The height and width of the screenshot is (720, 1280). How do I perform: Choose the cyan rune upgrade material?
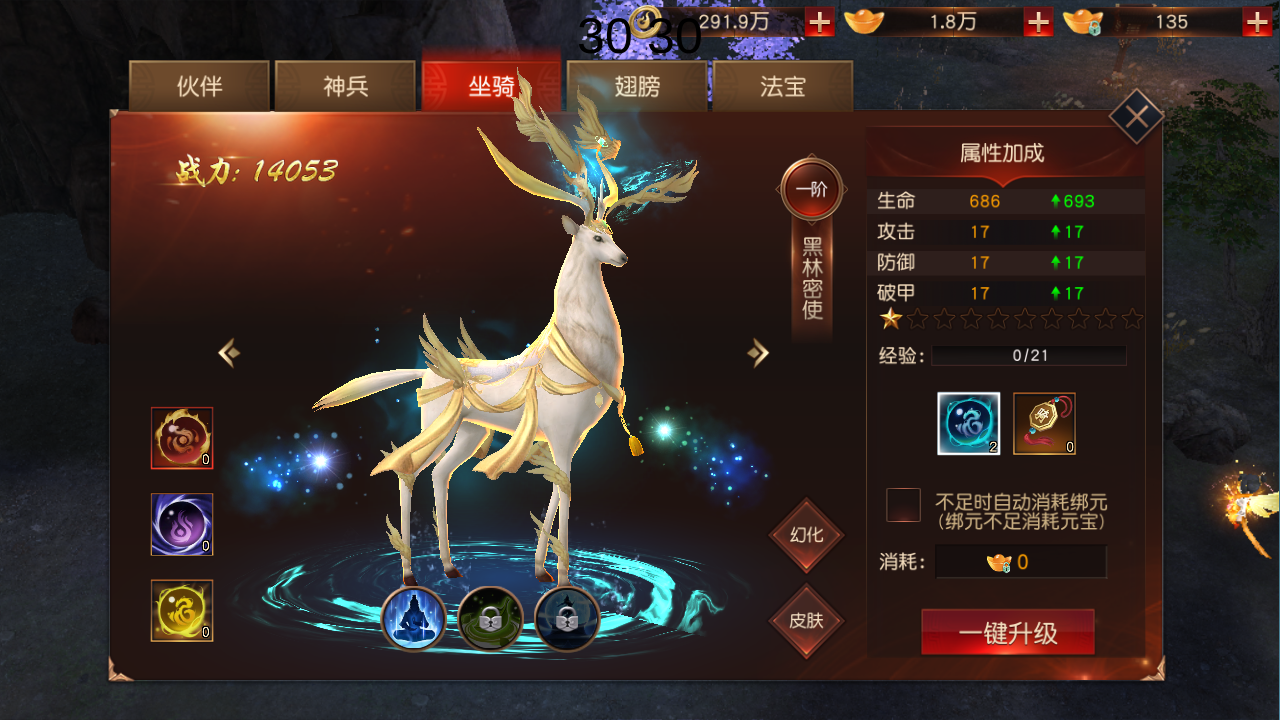(968, 423)
